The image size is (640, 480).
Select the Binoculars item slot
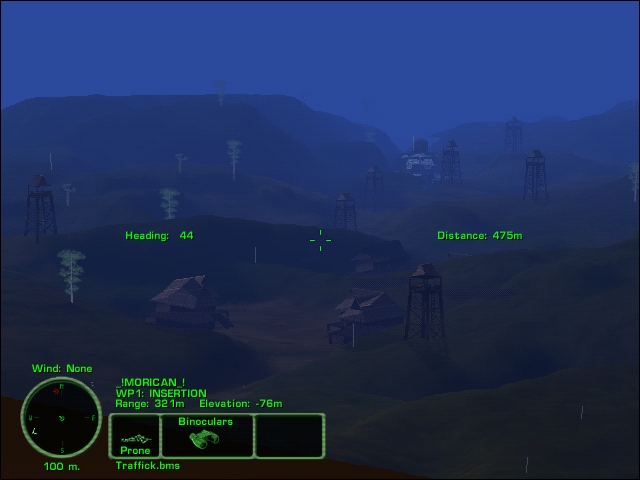coord(205,436)
